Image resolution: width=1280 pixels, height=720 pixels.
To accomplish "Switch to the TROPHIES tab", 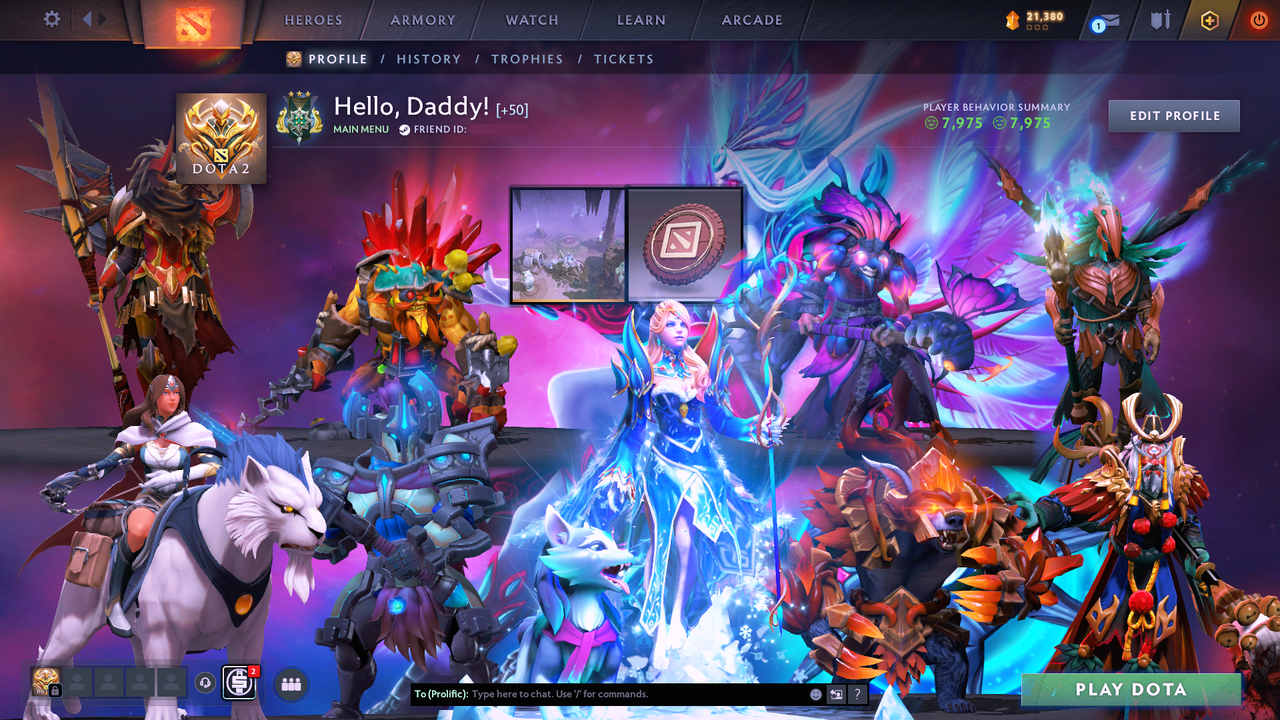I will point(527,59).
